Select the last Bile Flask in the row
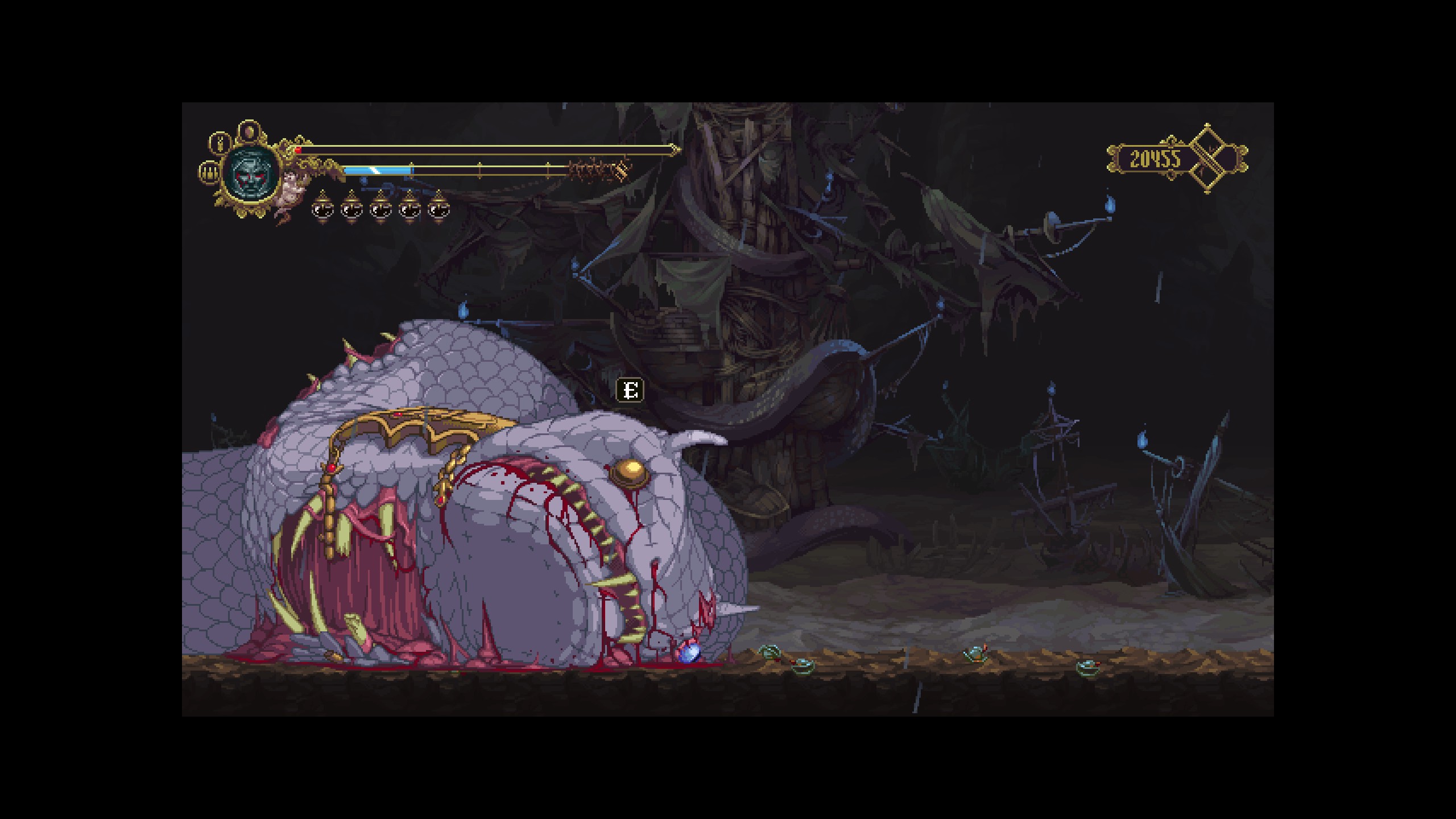This screenshot has width=1456, height=819. point(439,210)
